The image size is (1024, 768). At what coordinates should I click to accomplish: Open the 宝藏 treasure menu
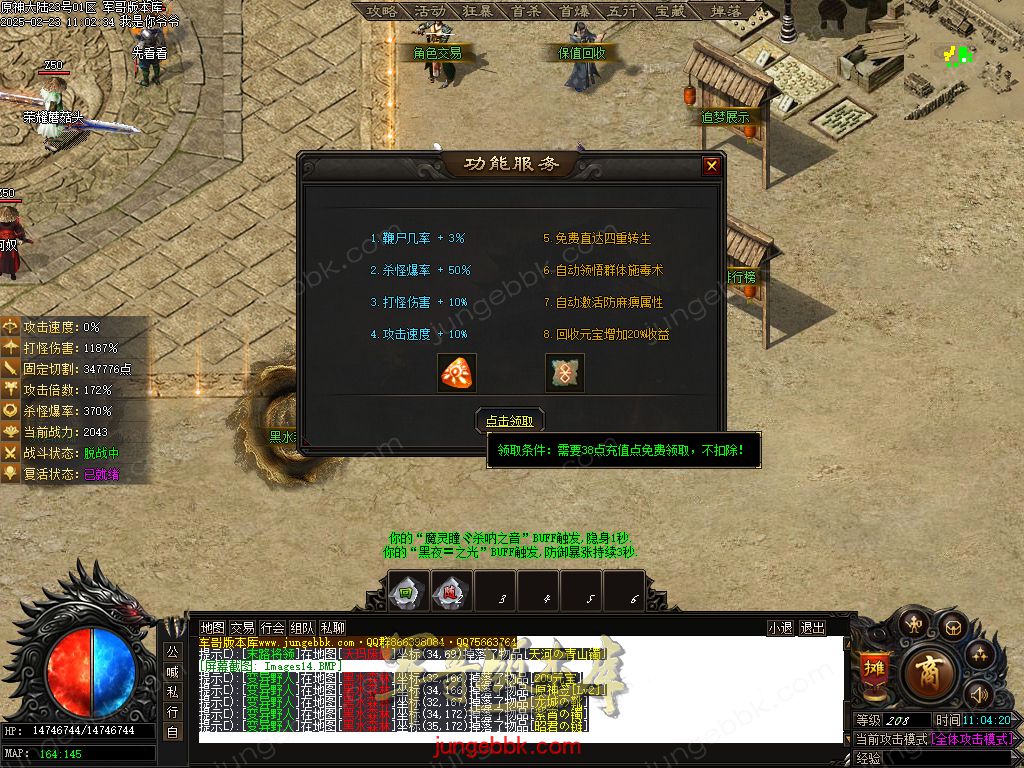point(670,11)
